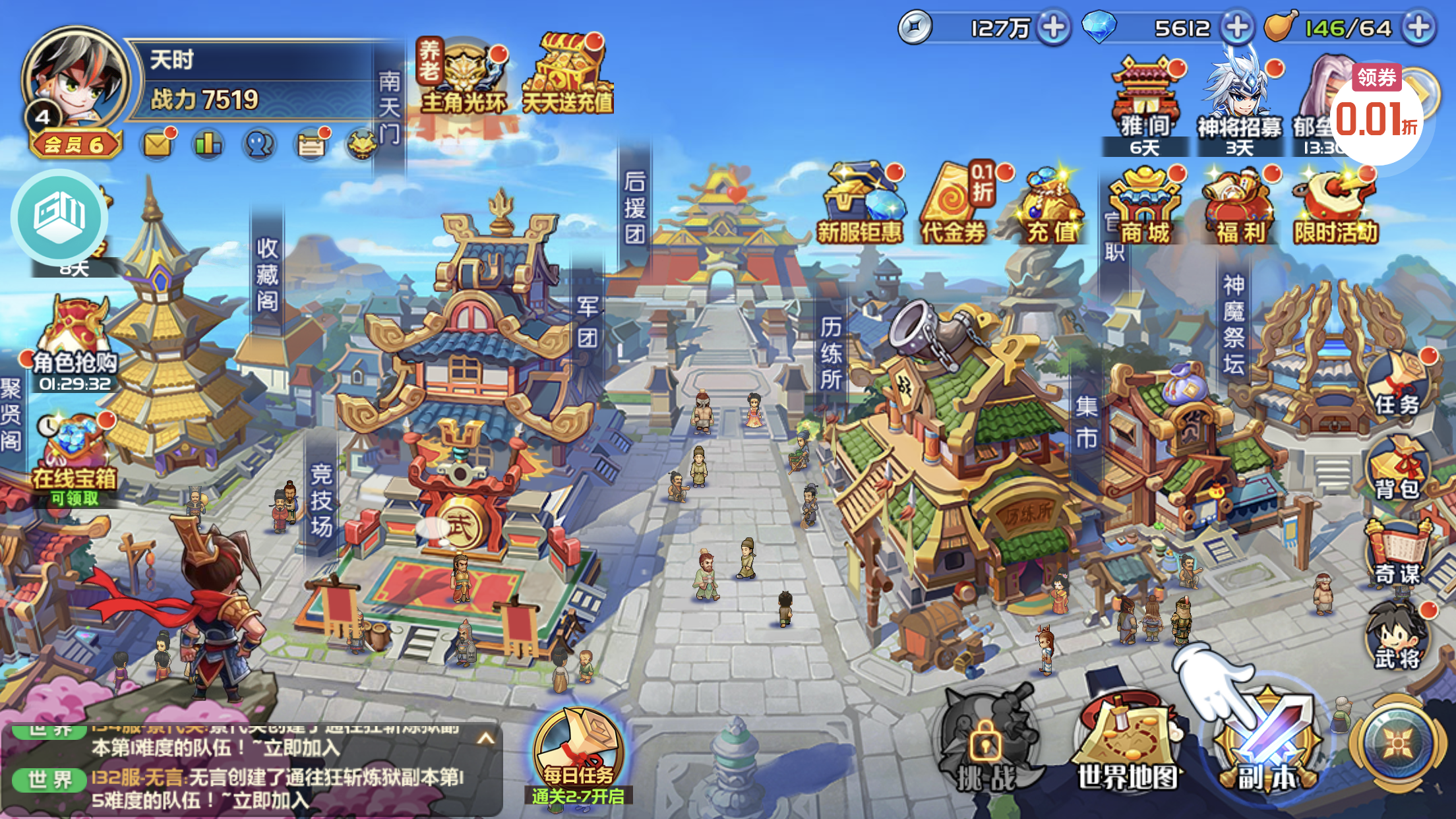Open the player avatar portrait

[x=76, y=79]
